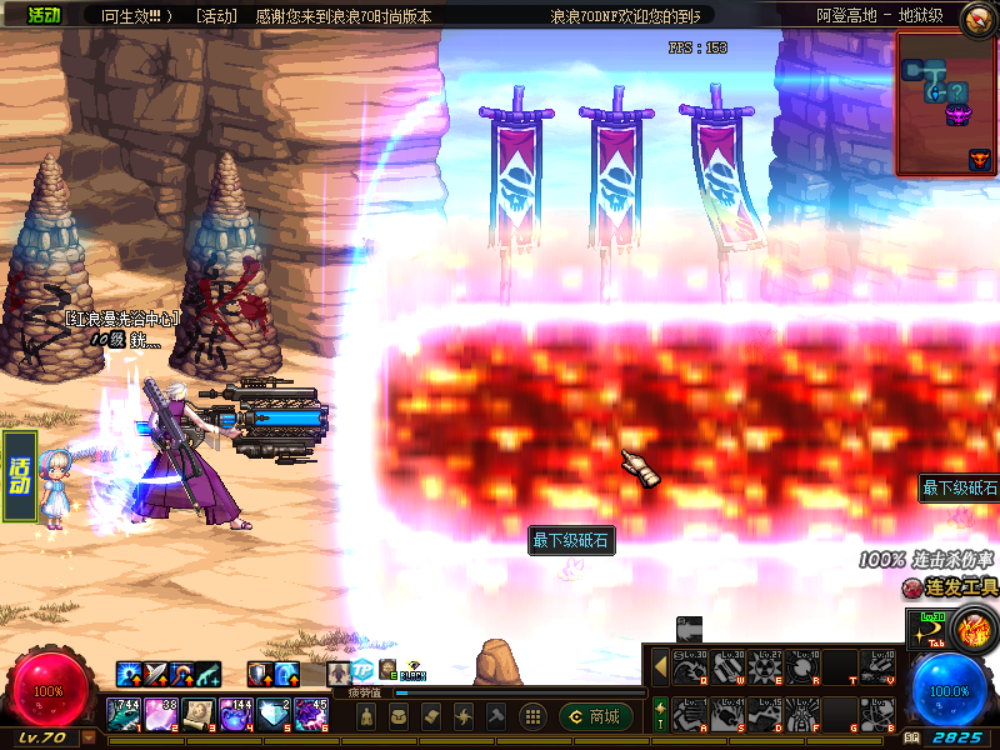The height and width of the screenshot is (750, 1000).
Task: Activate the Lv.41 skill bound to S
Action: (727, 714)
